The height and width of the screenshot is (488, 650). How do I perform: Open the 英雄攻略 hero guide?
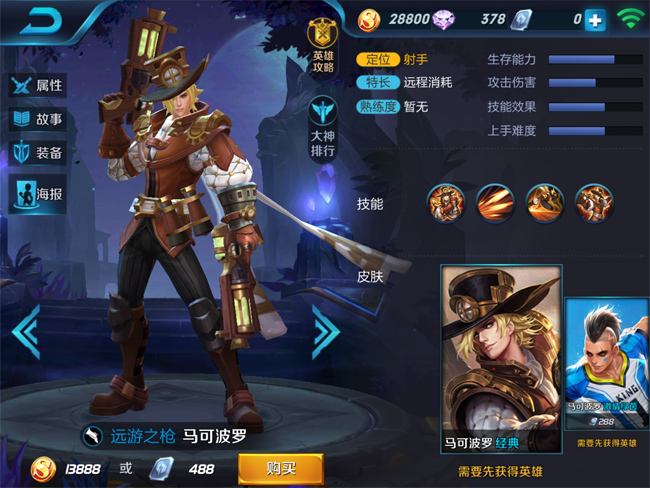click(322, 47)
